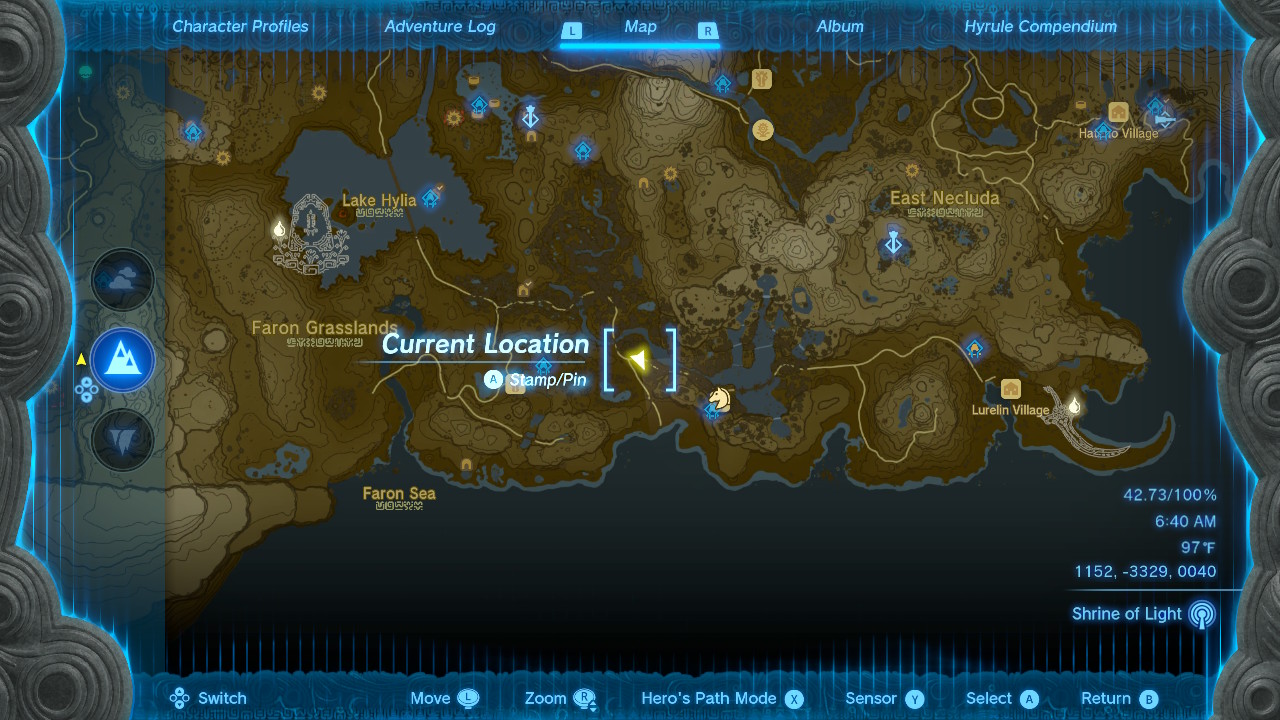This screenshot has width=1280, height=720.
Task: Click the shrine icon near Lake Hylia
Action: click(x=429, y=198)
